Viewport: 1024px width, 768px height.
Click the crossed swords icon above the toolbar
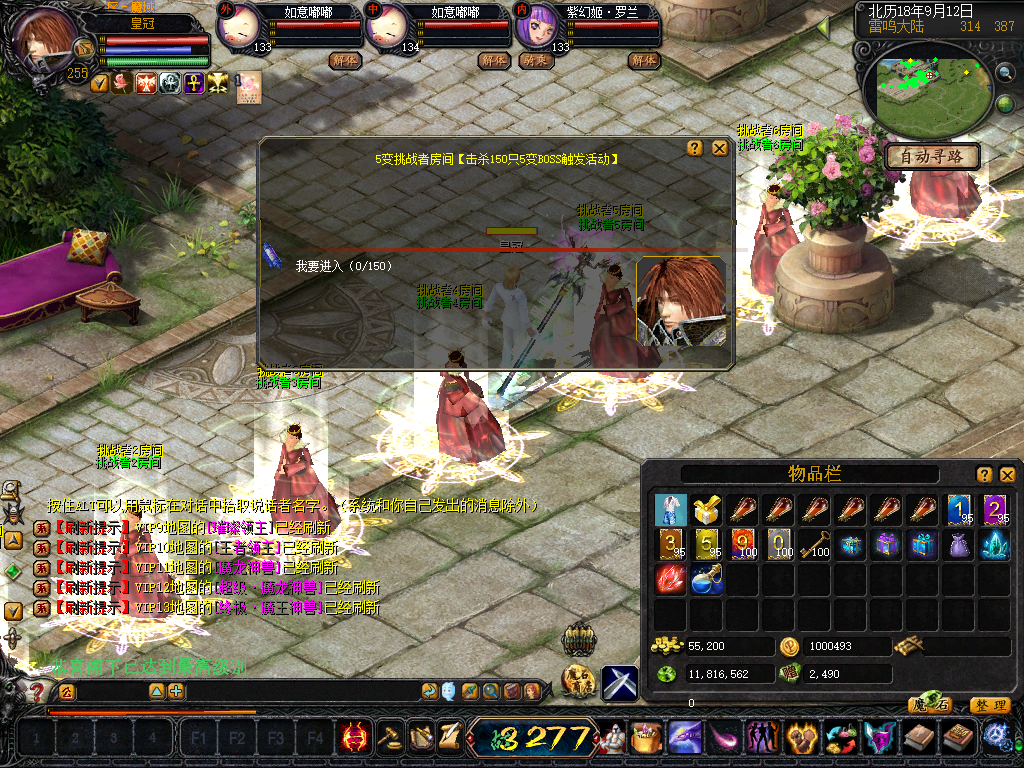coord(619,683)
